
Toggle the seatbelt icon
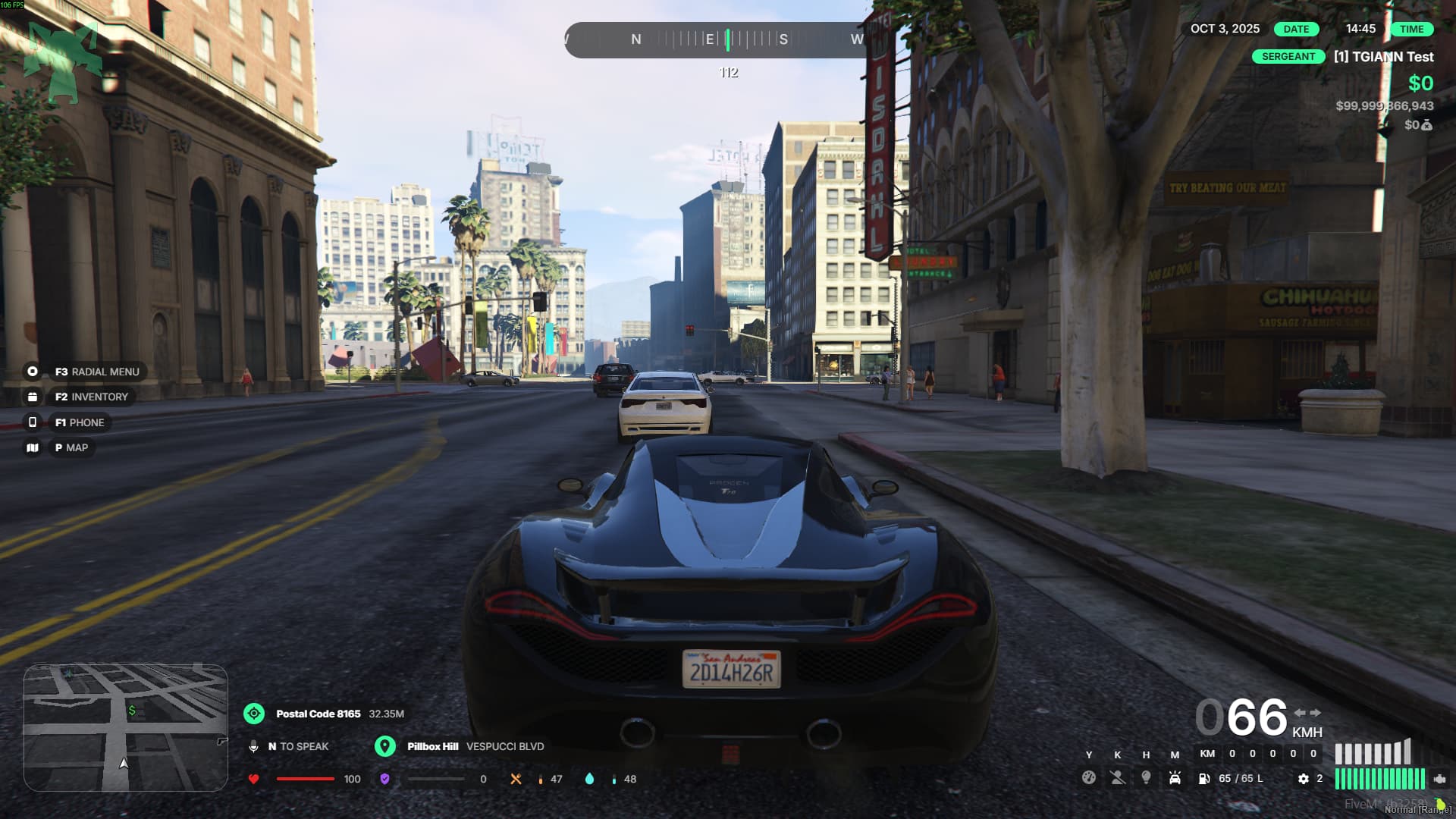[x=1117, y=778]
